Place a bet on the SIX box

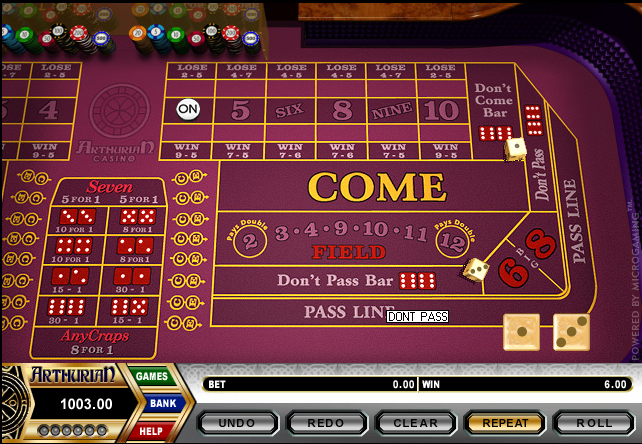(289, 109)
